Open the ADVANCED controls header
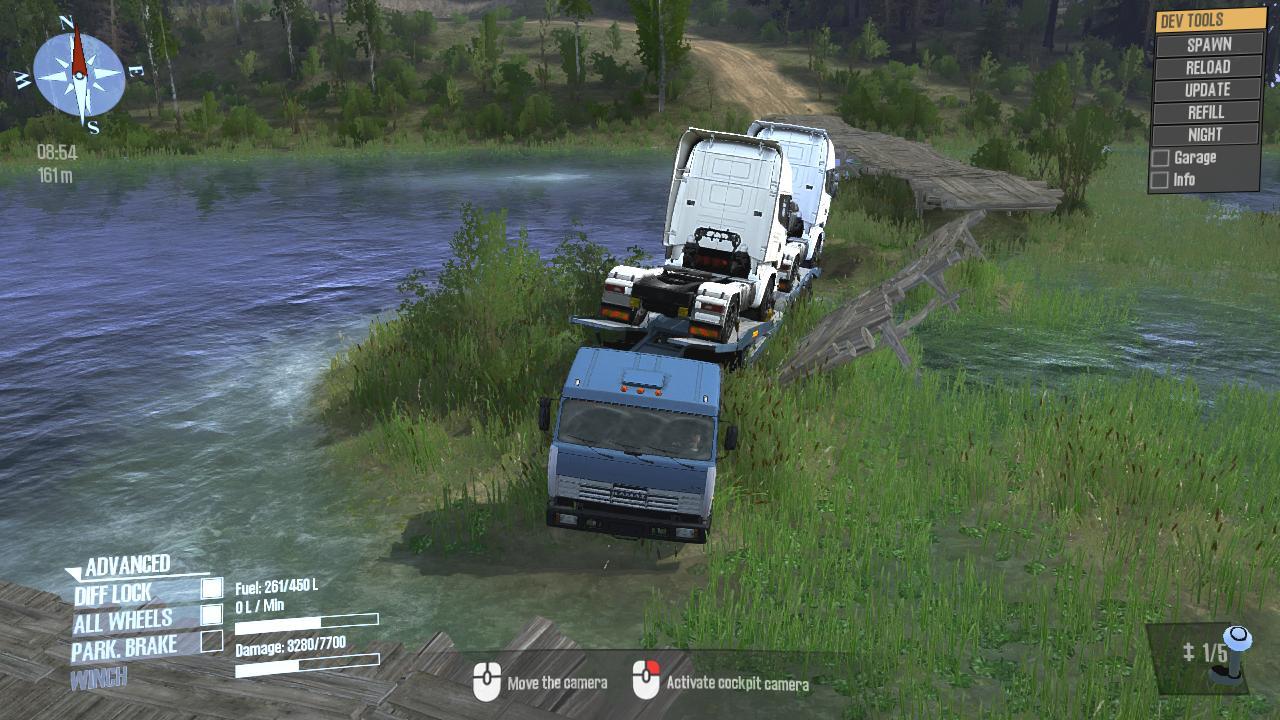Viewport: 1280px width, 720px height. [127, 566]
